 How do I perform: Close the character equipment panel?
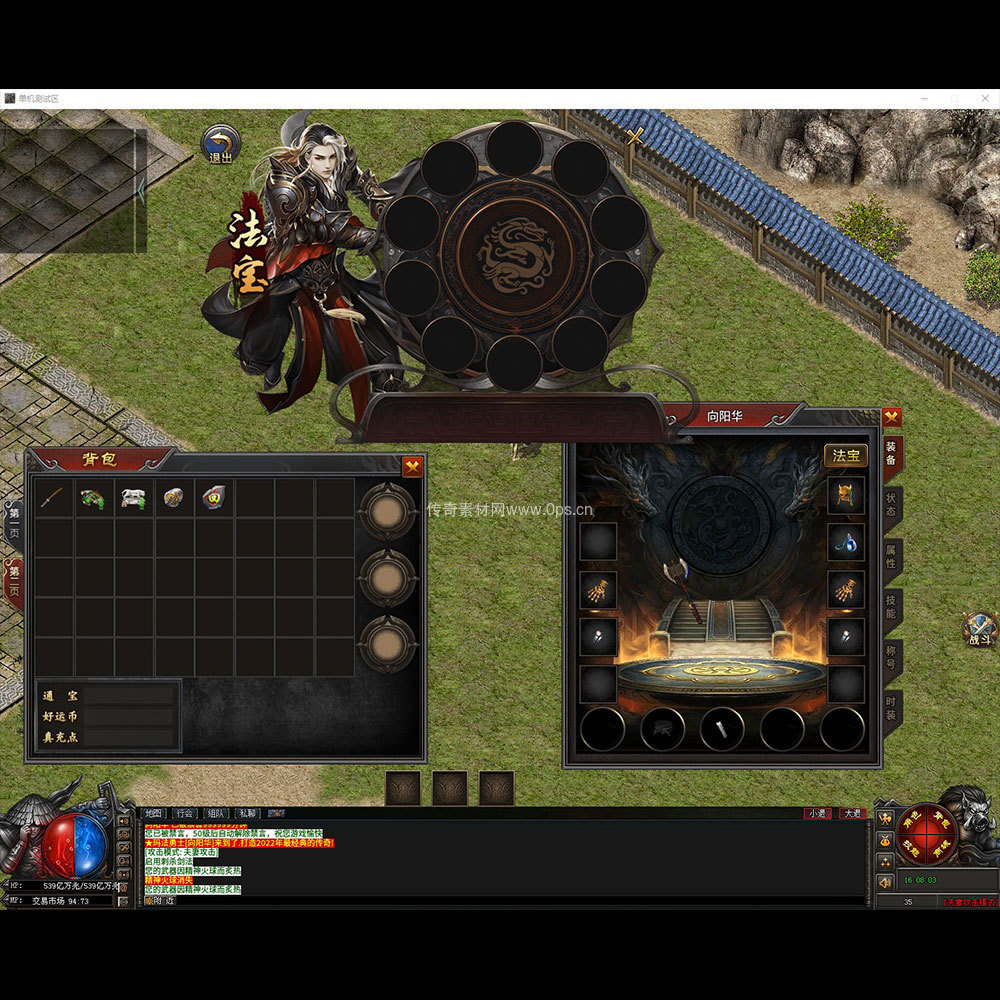(x=891, y=417)
